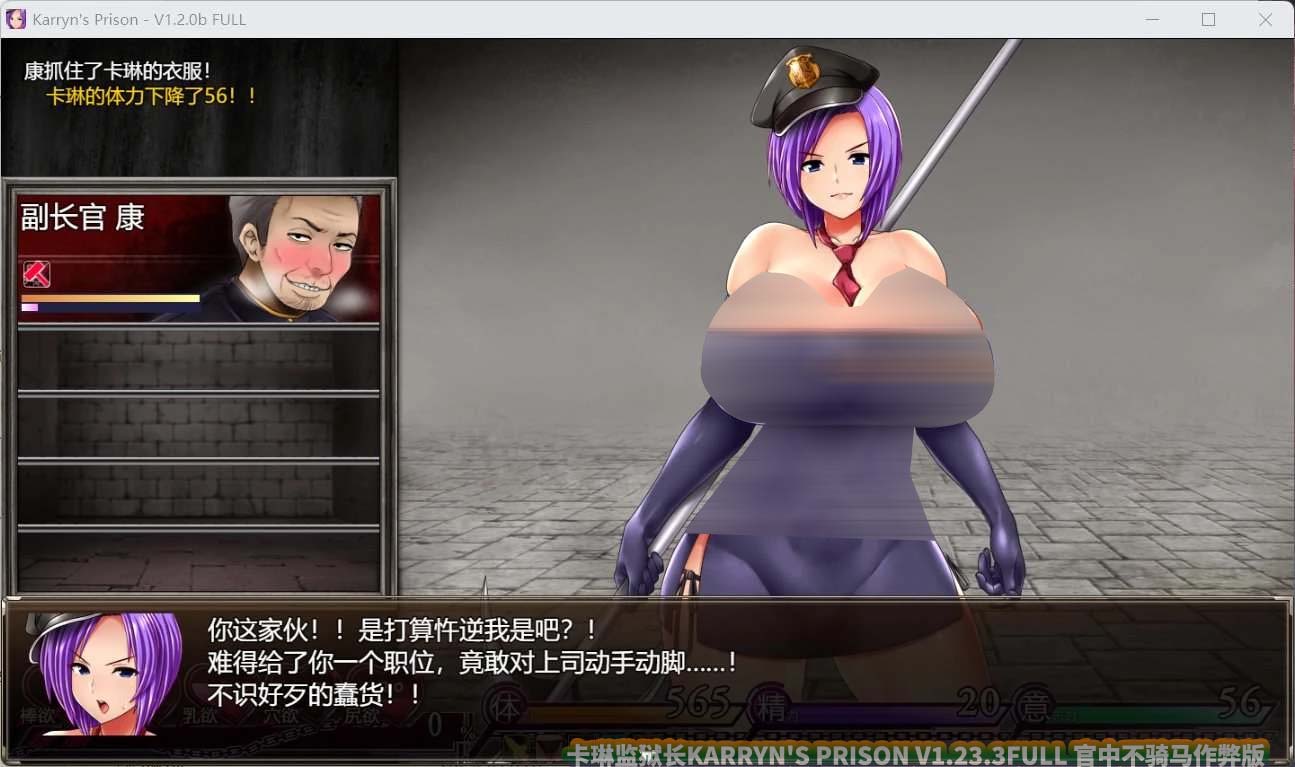
Task: Click the Karryn's Prison app icon in title bar
Action: coord(14,19)
